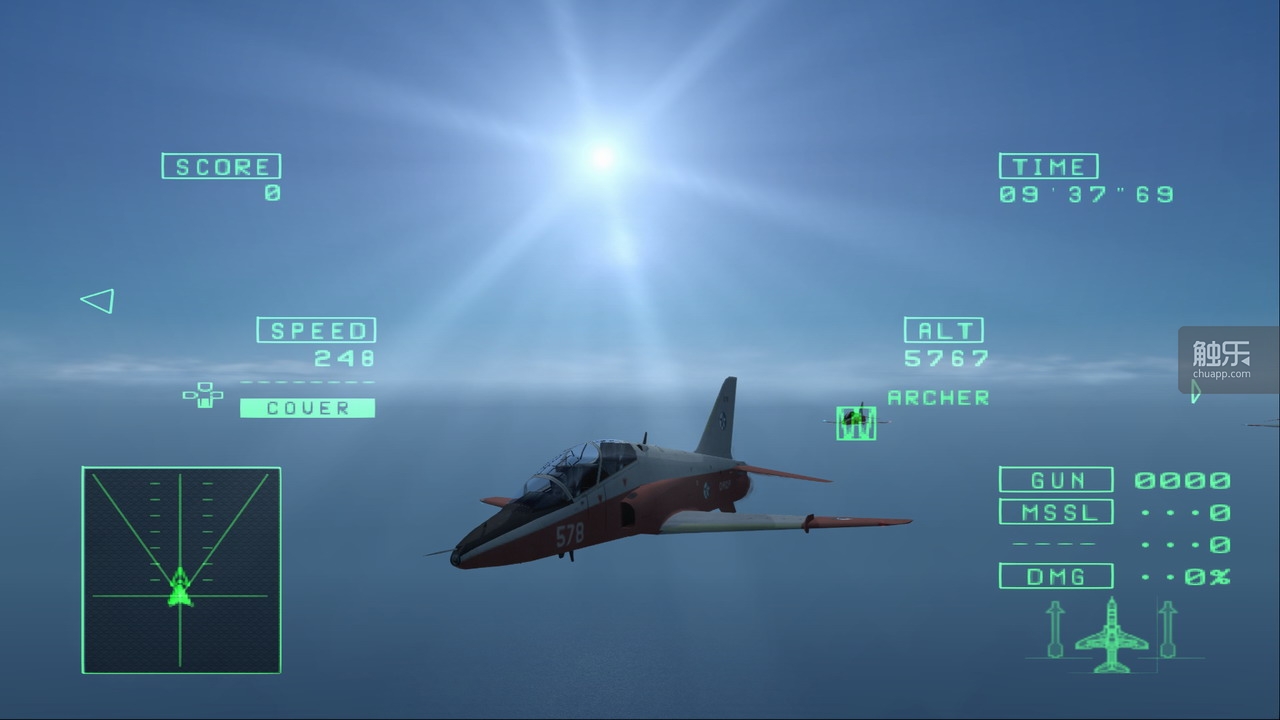Viewport: 1280px width, 720px height.
Task: Choose the MSSL weapon label
Action: point(1056,512)
